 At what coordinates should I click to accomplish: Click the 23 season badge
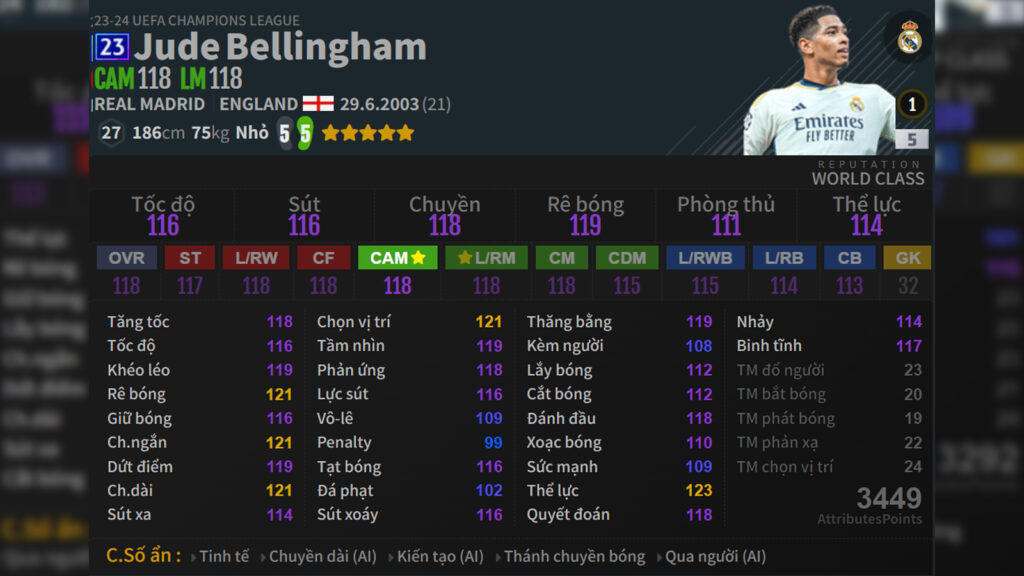click(x=111, y=47)
